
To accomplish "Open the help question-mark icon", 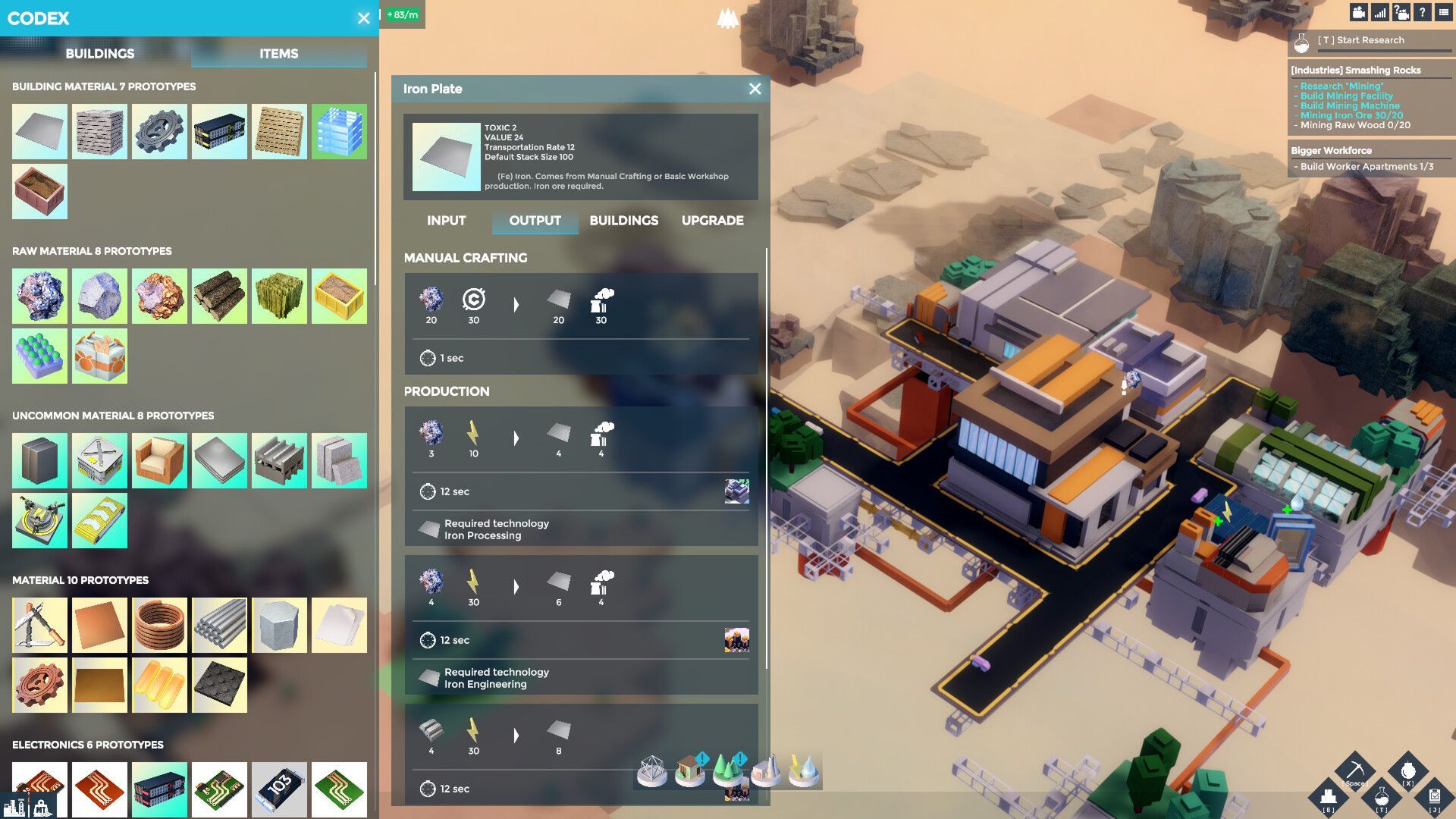I will 1422,12.
